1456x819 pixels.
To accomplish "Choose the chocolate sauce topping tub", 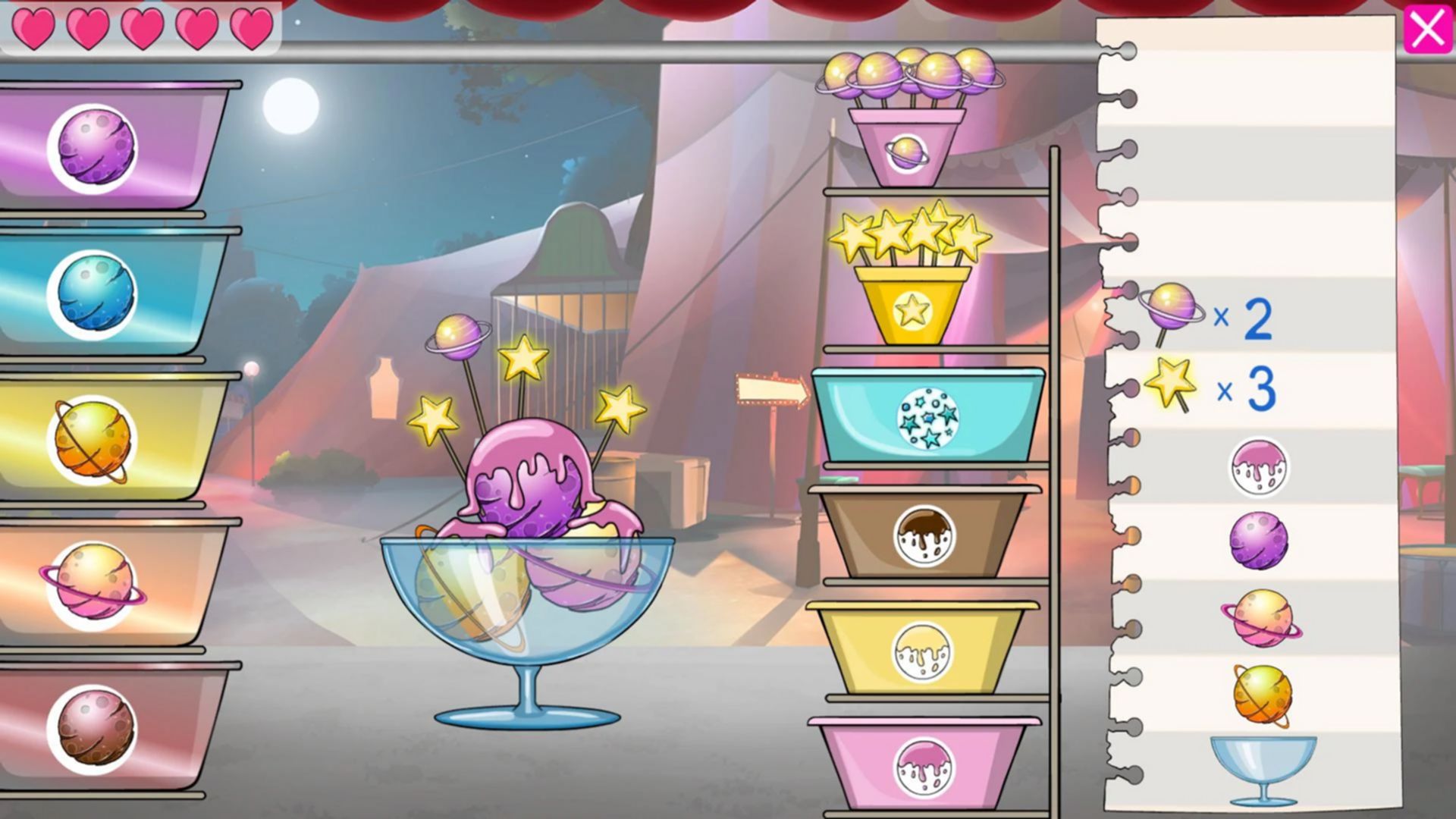I will pos(924,535).
